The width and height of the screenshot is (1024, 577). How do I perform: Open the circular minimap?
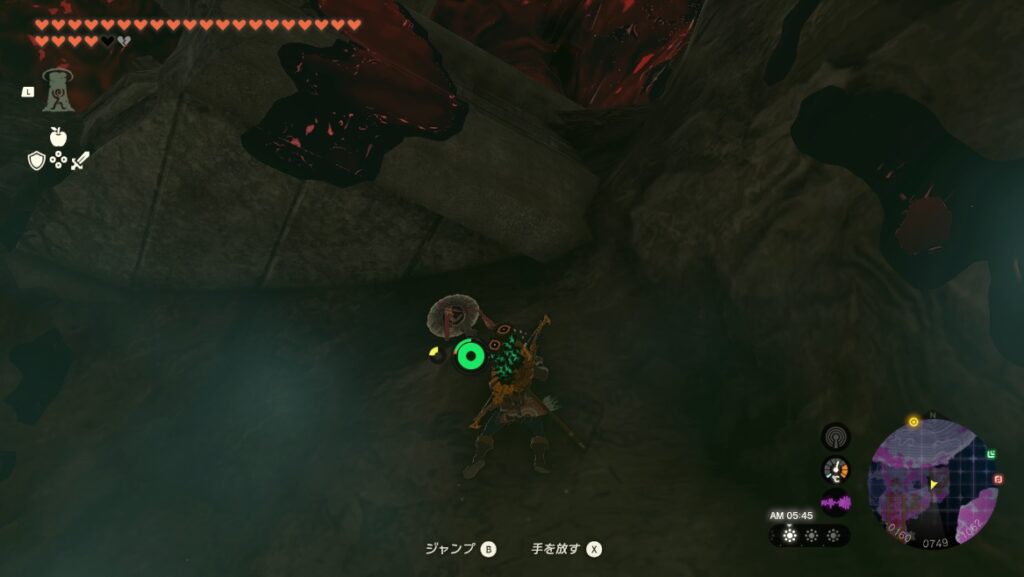point(933,483)
